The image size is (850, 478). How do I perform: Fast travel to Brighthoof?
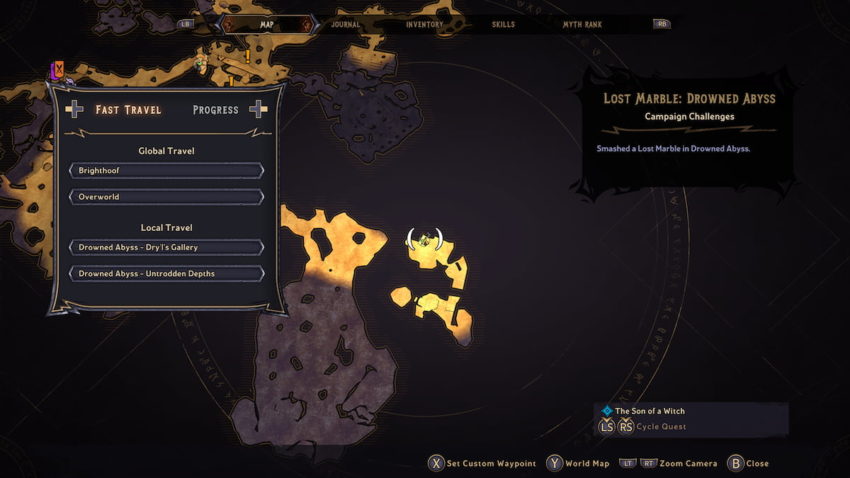click(166, 171)
